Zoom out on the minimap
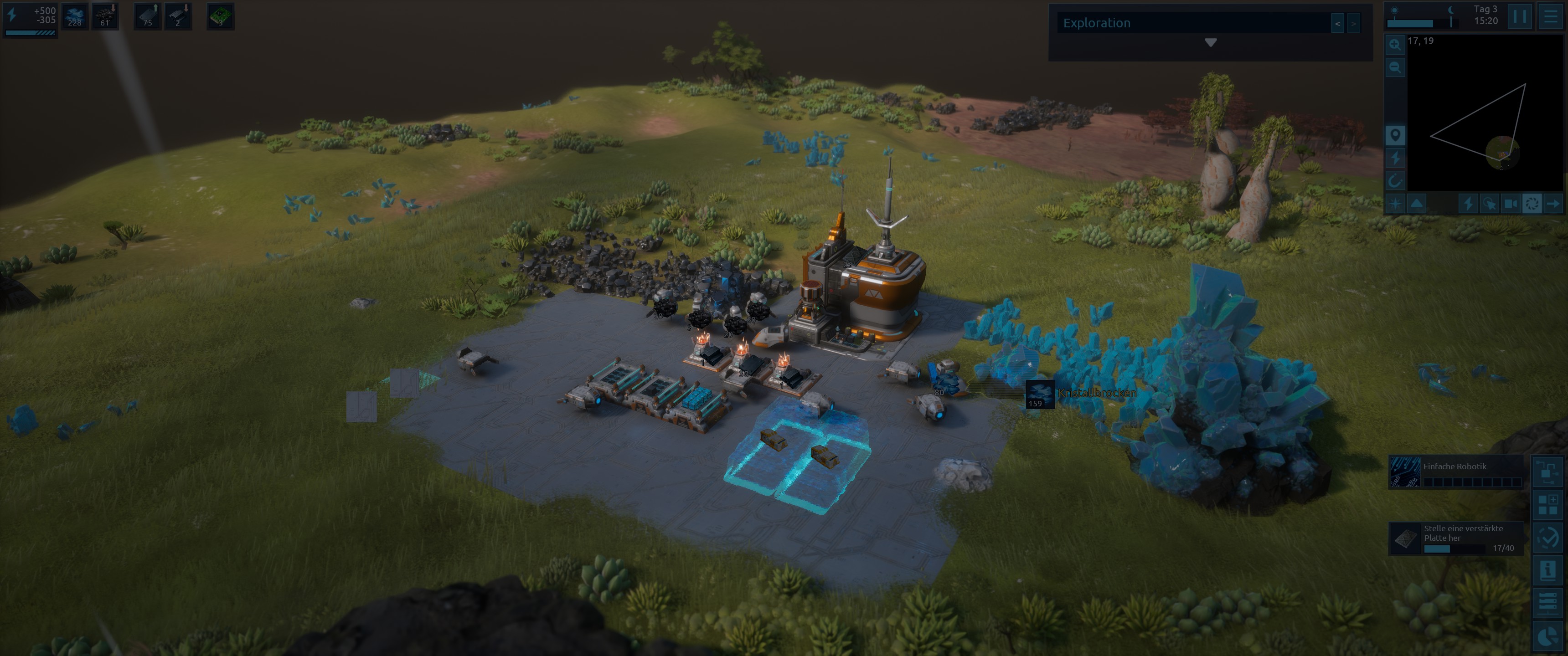The height and width of the screenshot is (656, 1568). [x=1394, y=67]
